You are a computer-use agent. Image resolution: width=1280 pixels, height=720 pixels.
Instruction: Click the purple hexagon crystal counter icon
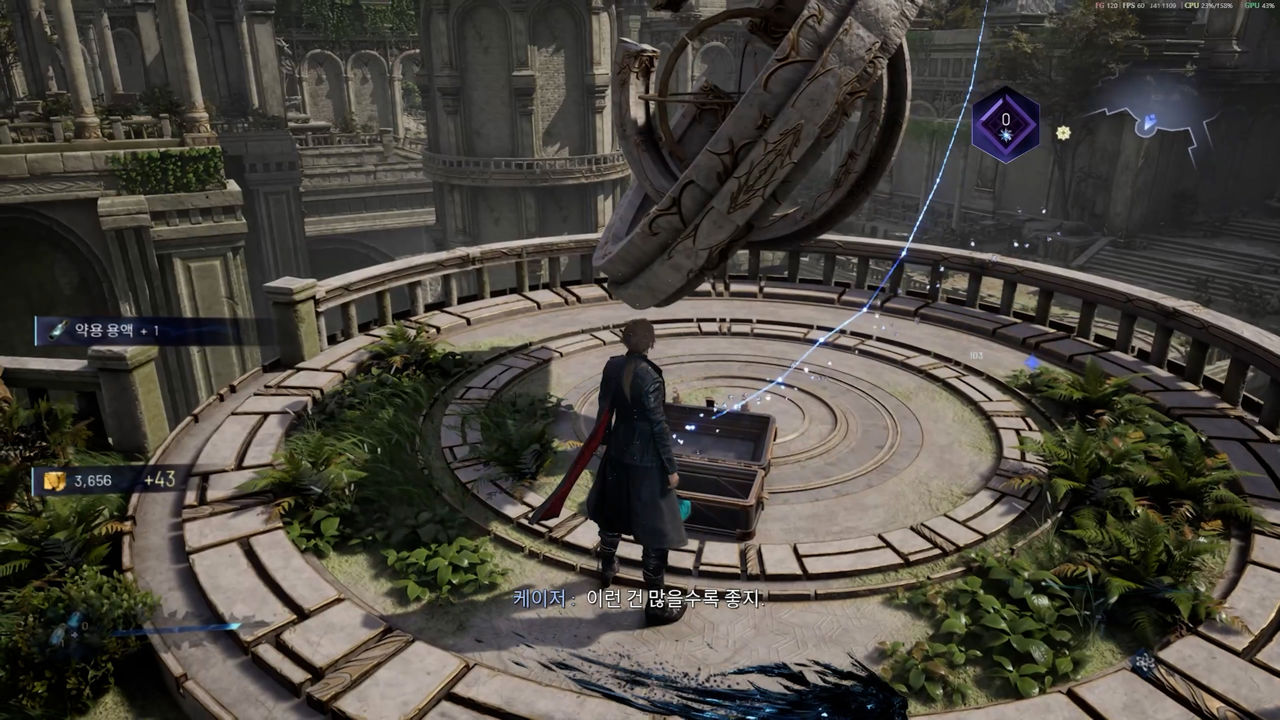point(1005,125)
